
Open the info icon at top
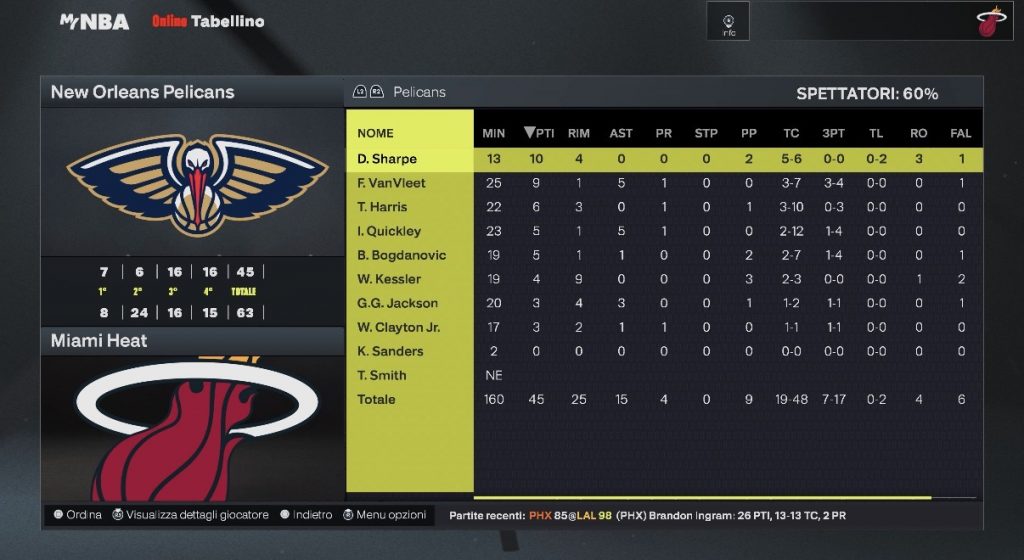coord(729,22)
